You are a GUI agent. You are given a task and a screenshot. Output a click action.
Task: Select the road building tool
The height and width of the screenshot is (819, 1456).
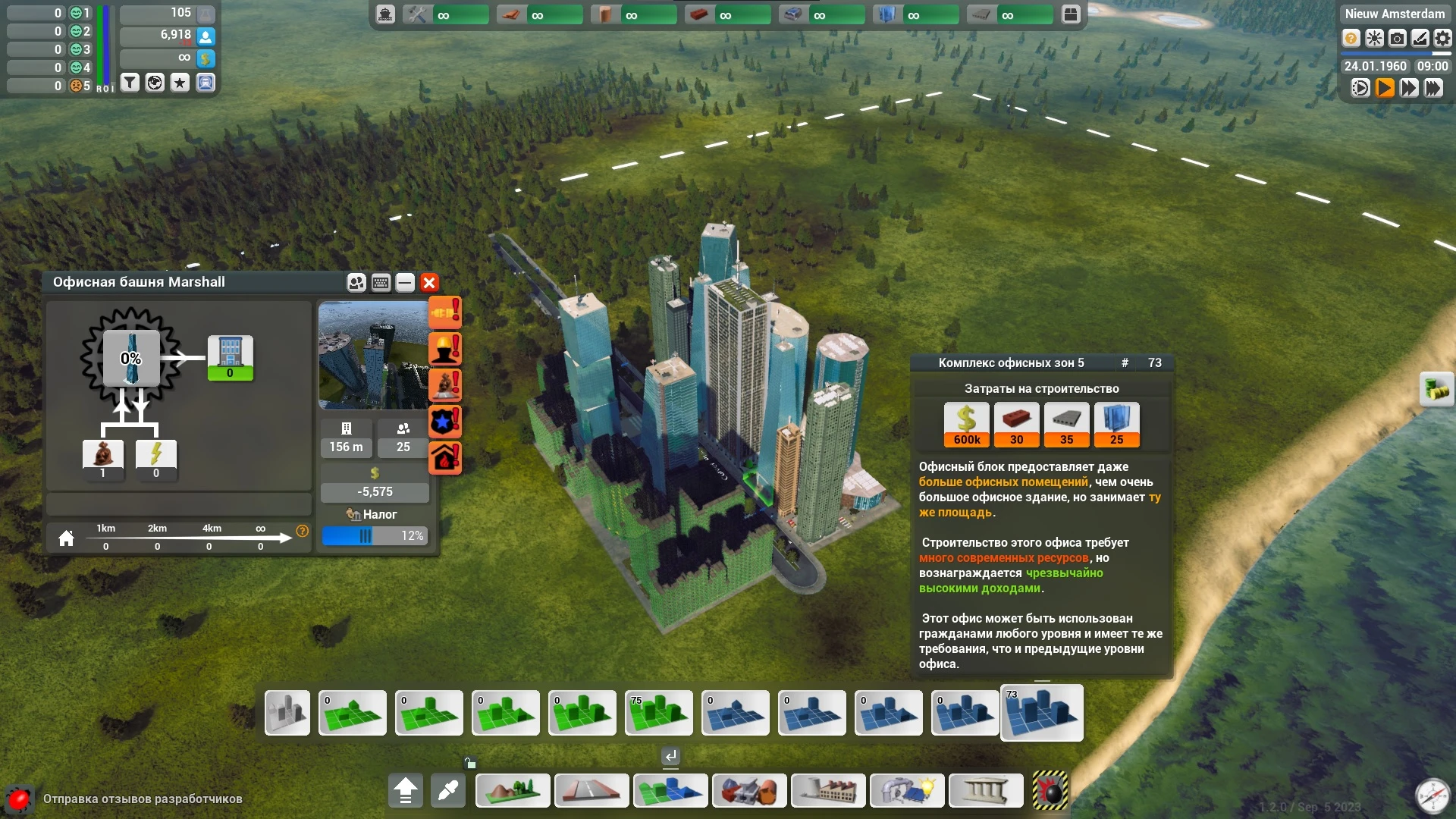[591, 791]
